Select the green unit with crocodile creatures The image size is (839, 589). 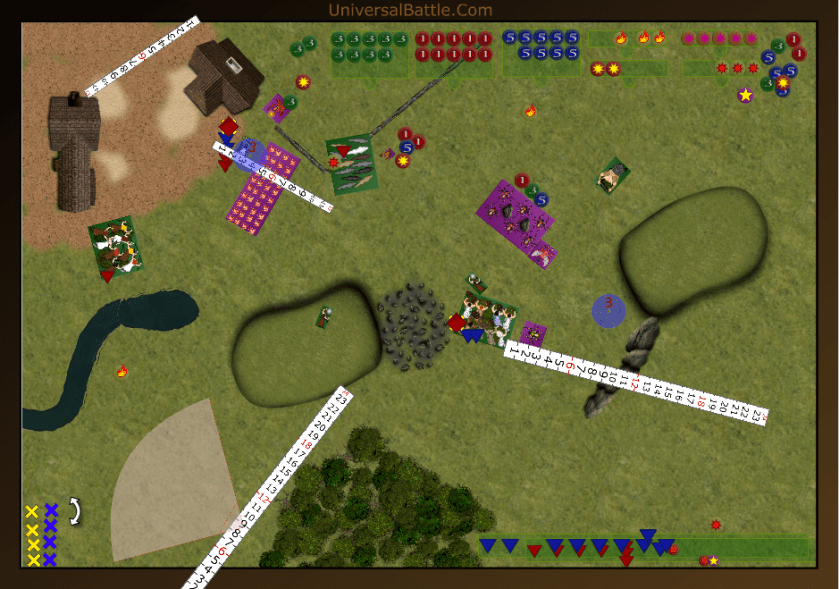pyautogui.click(x=351, y=165)
